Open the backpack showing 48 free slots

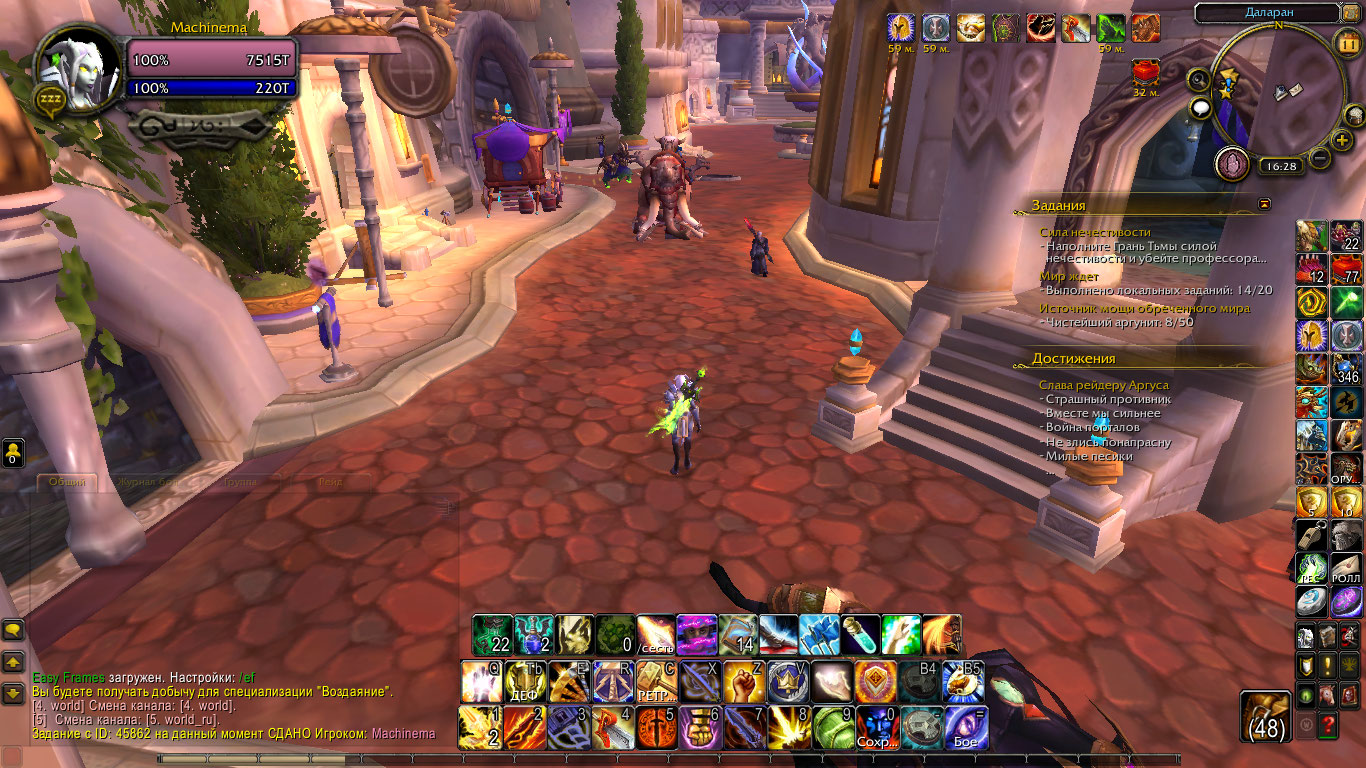click(1266, 716)
